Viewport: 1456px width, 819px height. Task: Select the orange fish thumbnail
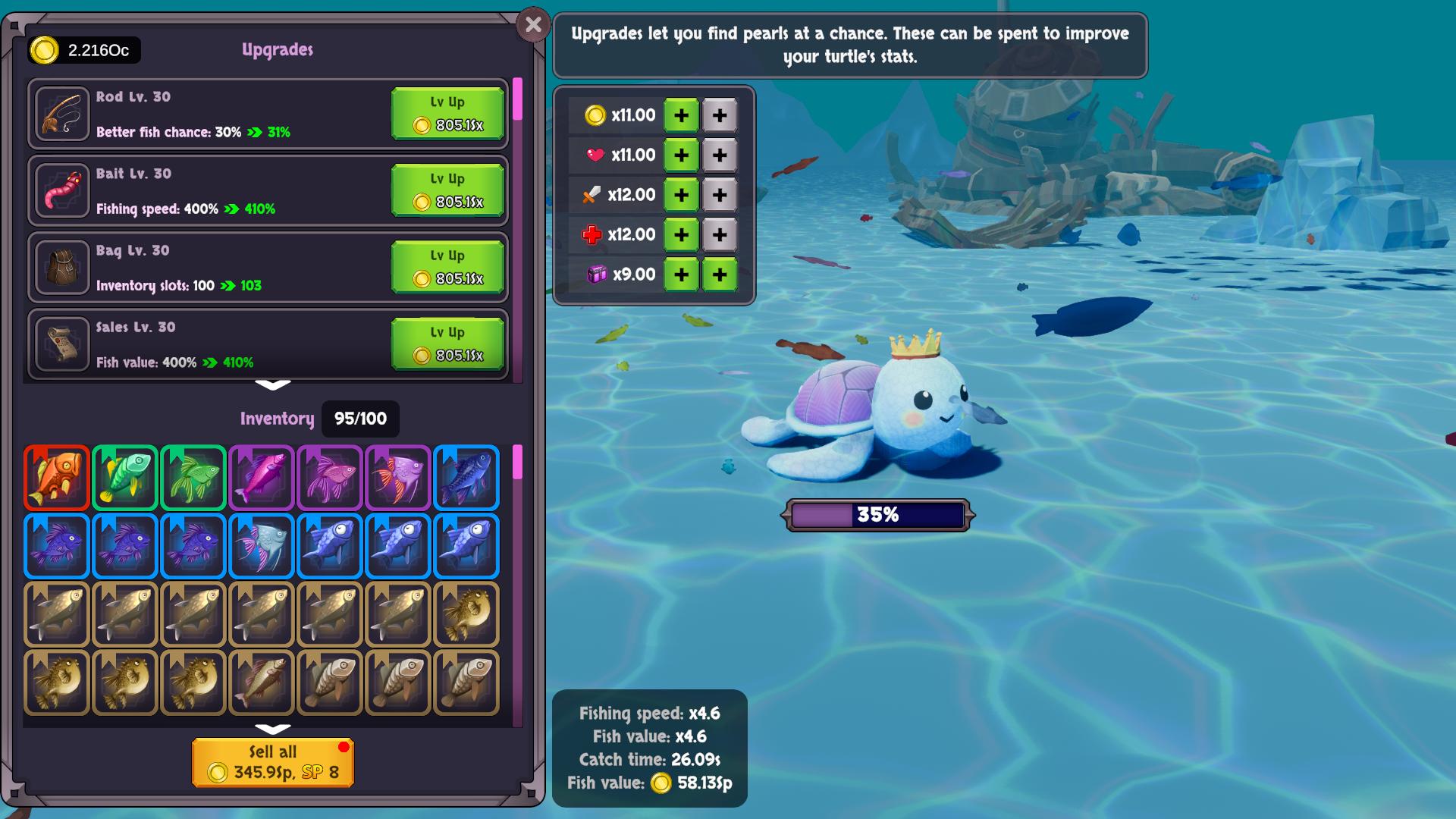coord(56,478)
